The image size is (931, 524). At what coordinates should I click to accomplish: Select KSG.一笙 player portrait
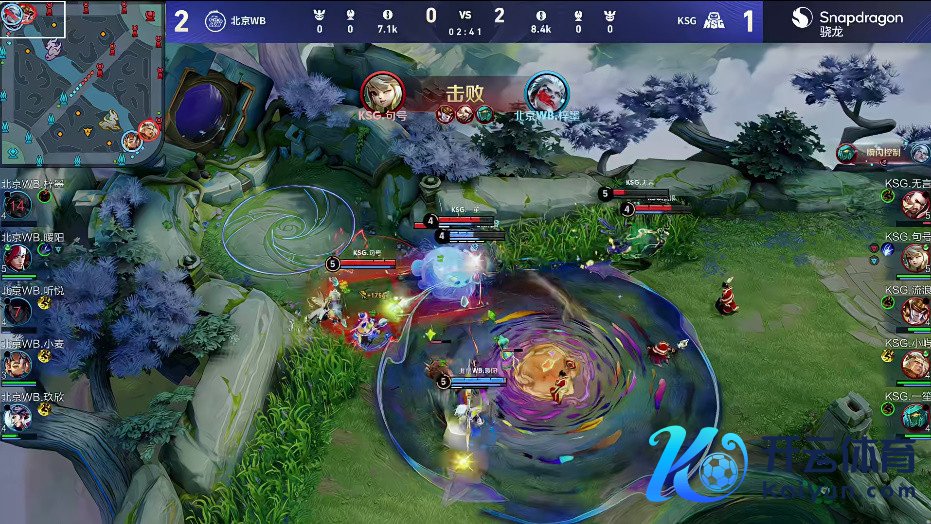[914, 416]
